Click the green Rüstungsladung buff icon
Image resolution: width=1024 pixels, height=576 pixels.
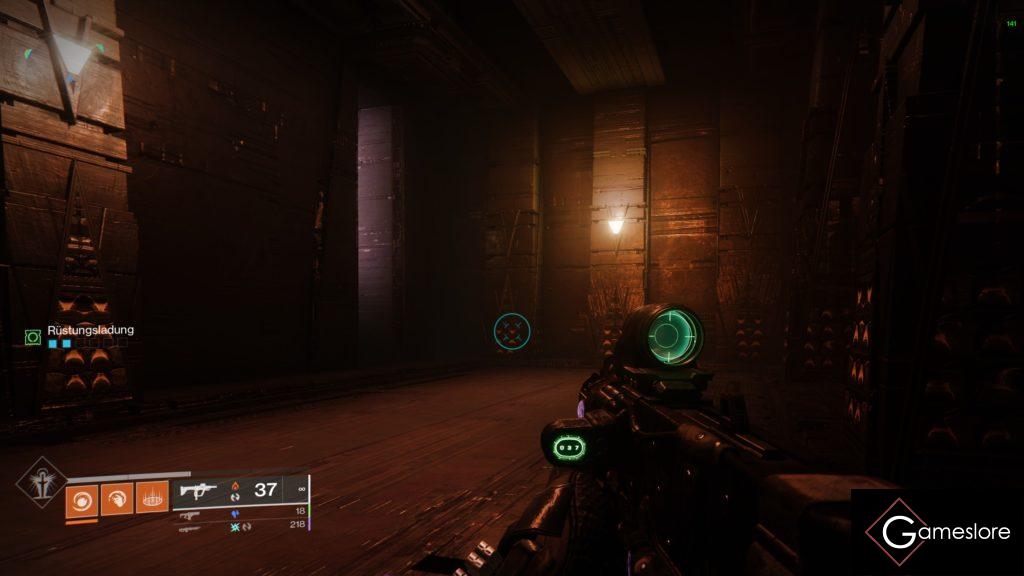[x=32, y=338]
